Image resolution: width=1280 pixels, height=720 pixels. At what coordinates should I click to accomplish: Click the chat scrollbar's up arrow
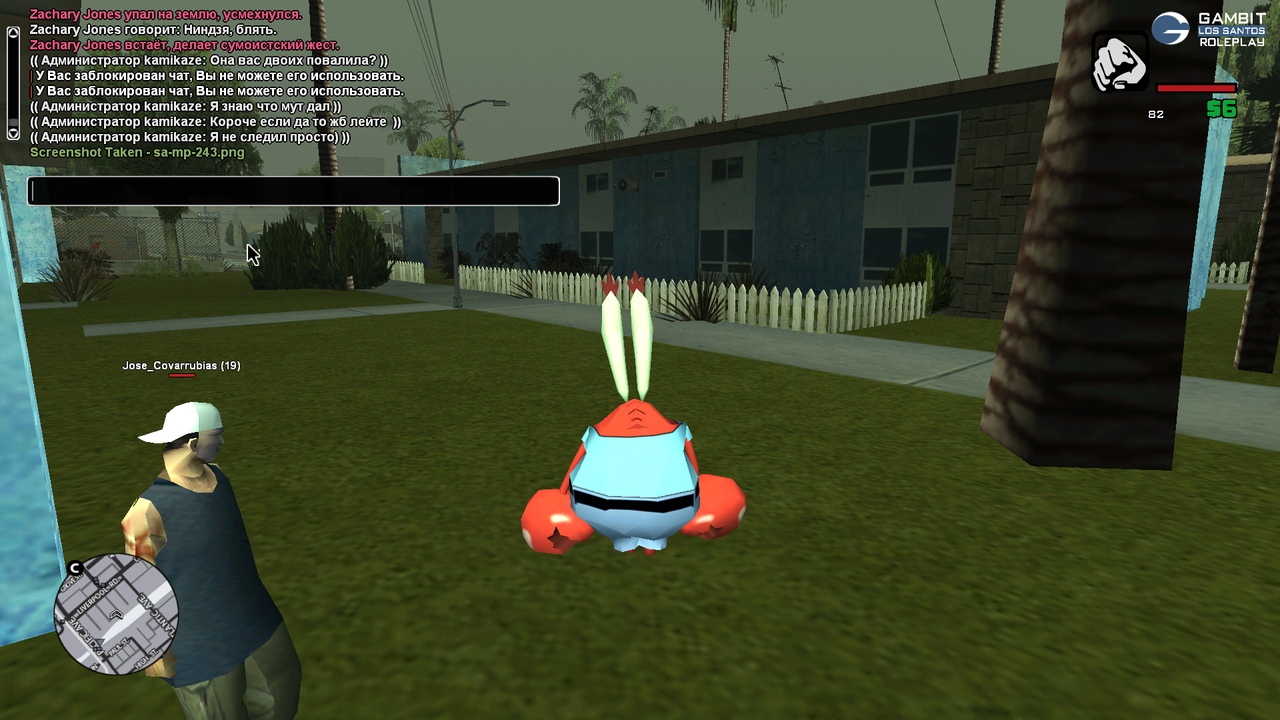tap(13, 32)
